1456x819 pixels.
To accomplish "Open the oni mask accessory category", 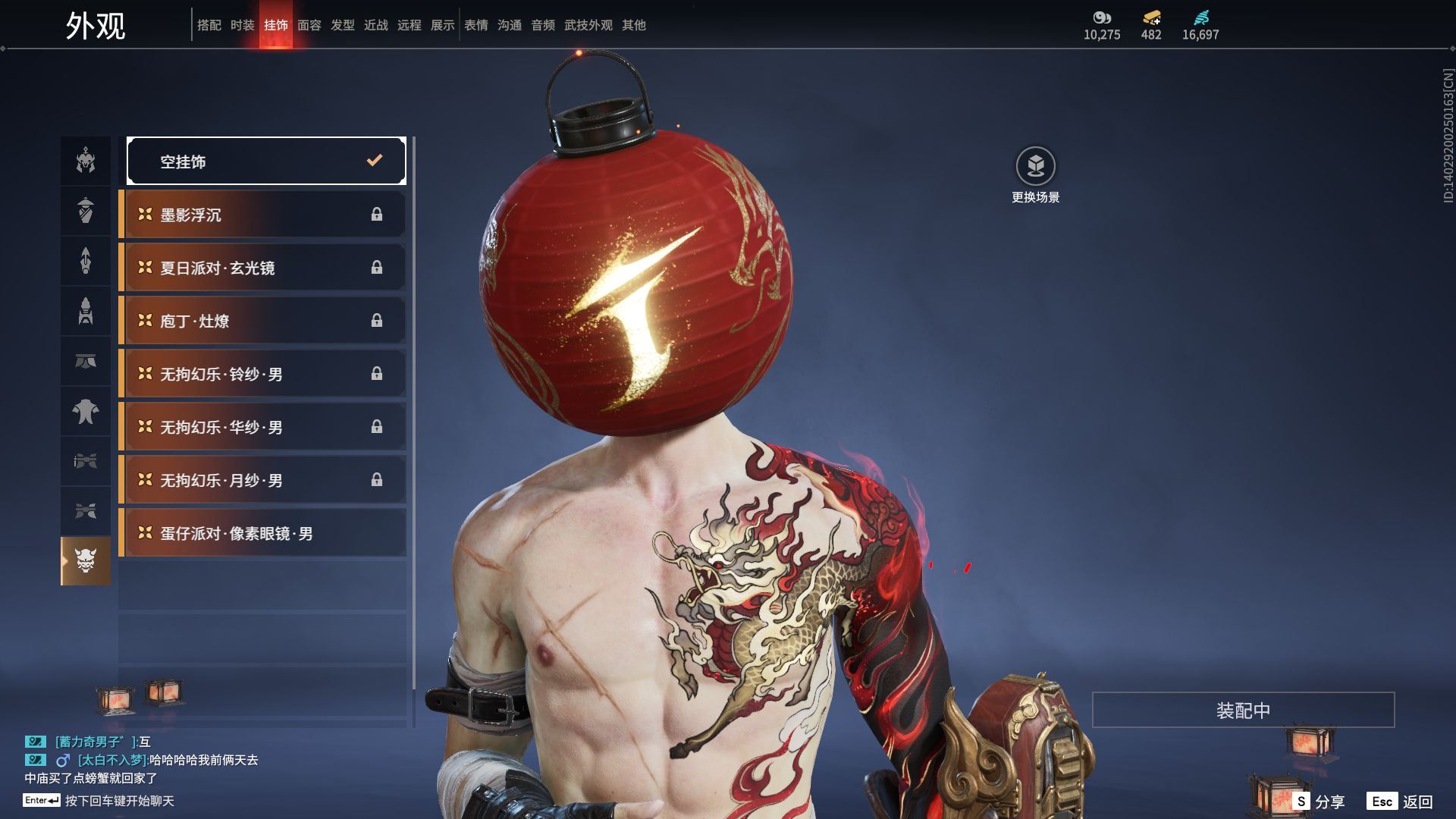I will click(86, 561).
